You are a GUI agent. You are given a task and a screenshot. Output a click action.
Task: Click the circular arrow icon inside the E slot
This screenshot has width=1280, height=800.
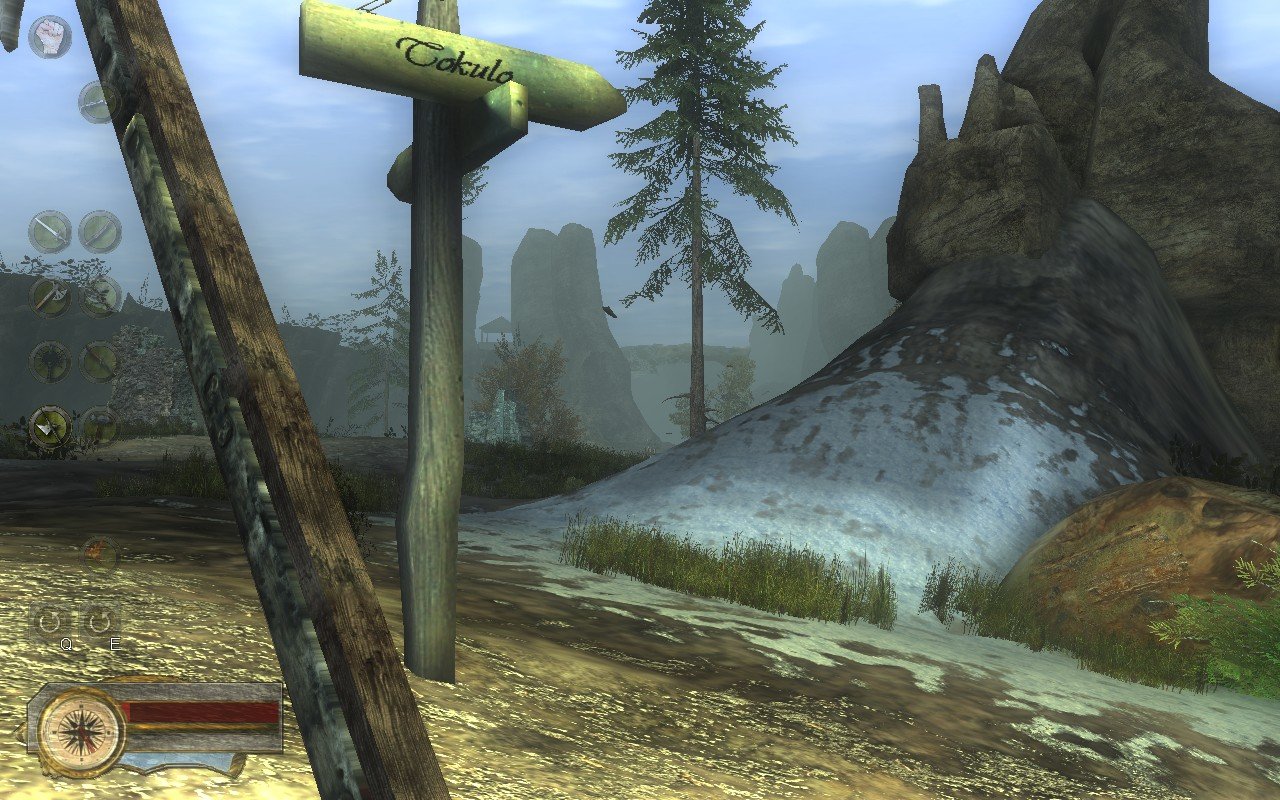pyautogui.click(x=100, y=621)
